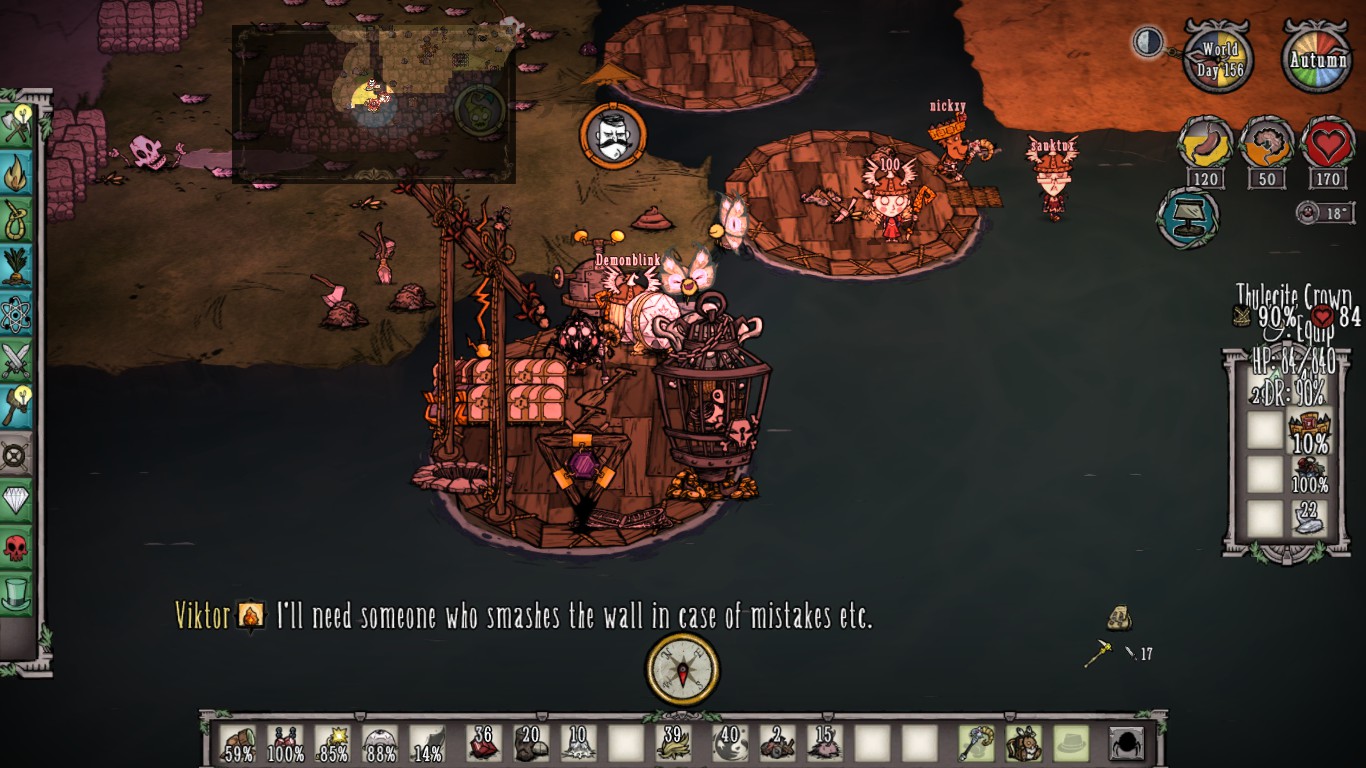Switch to the Structures hammer tab
Viewport: 1366px width, 768px height.
[16, 407]
